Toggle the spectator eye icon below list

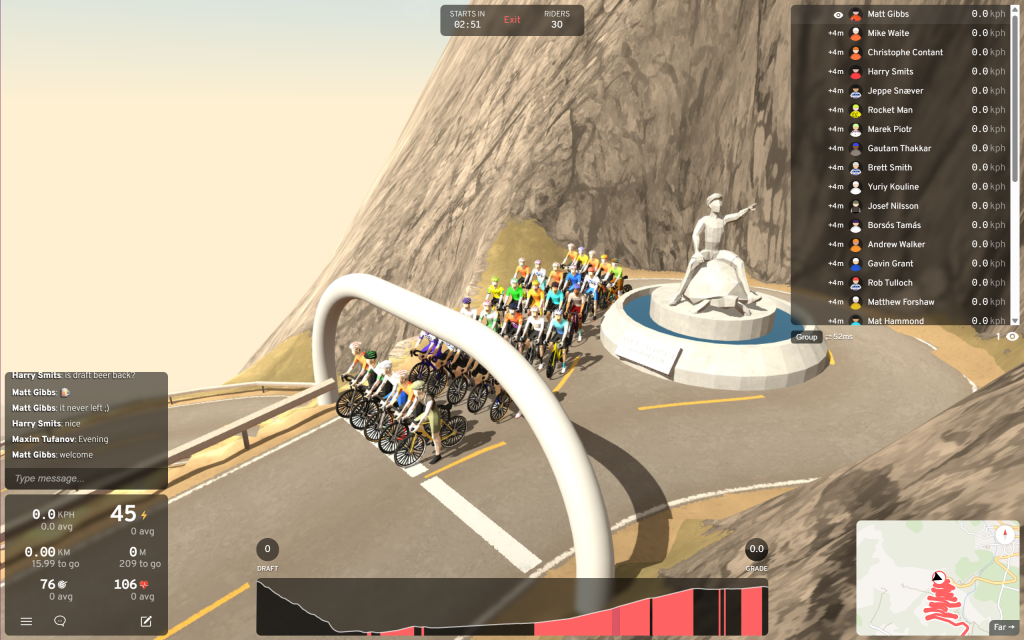pos(1012,337)
